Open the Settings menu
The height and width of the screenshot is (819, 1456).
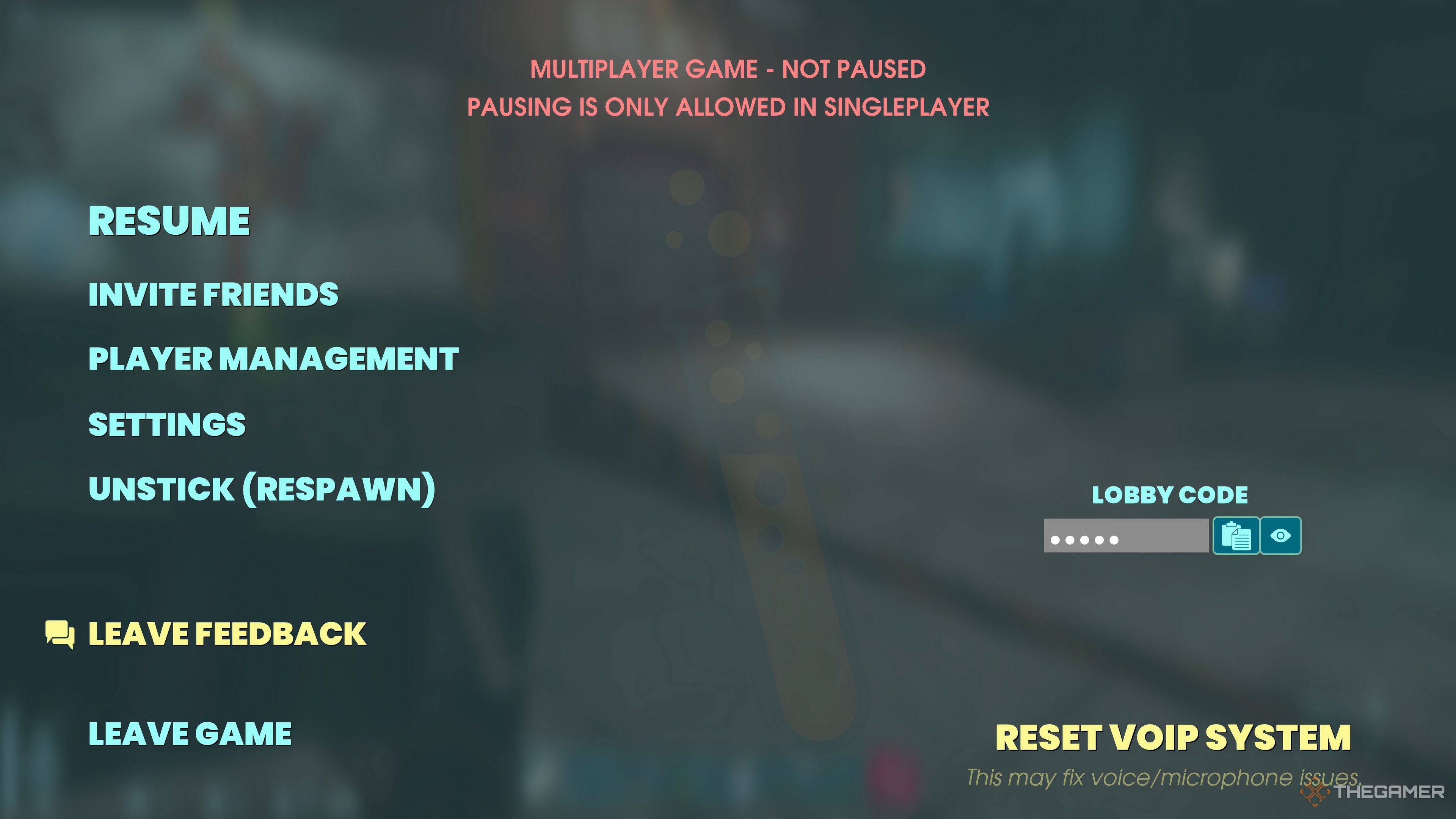(x=167, y=423)
